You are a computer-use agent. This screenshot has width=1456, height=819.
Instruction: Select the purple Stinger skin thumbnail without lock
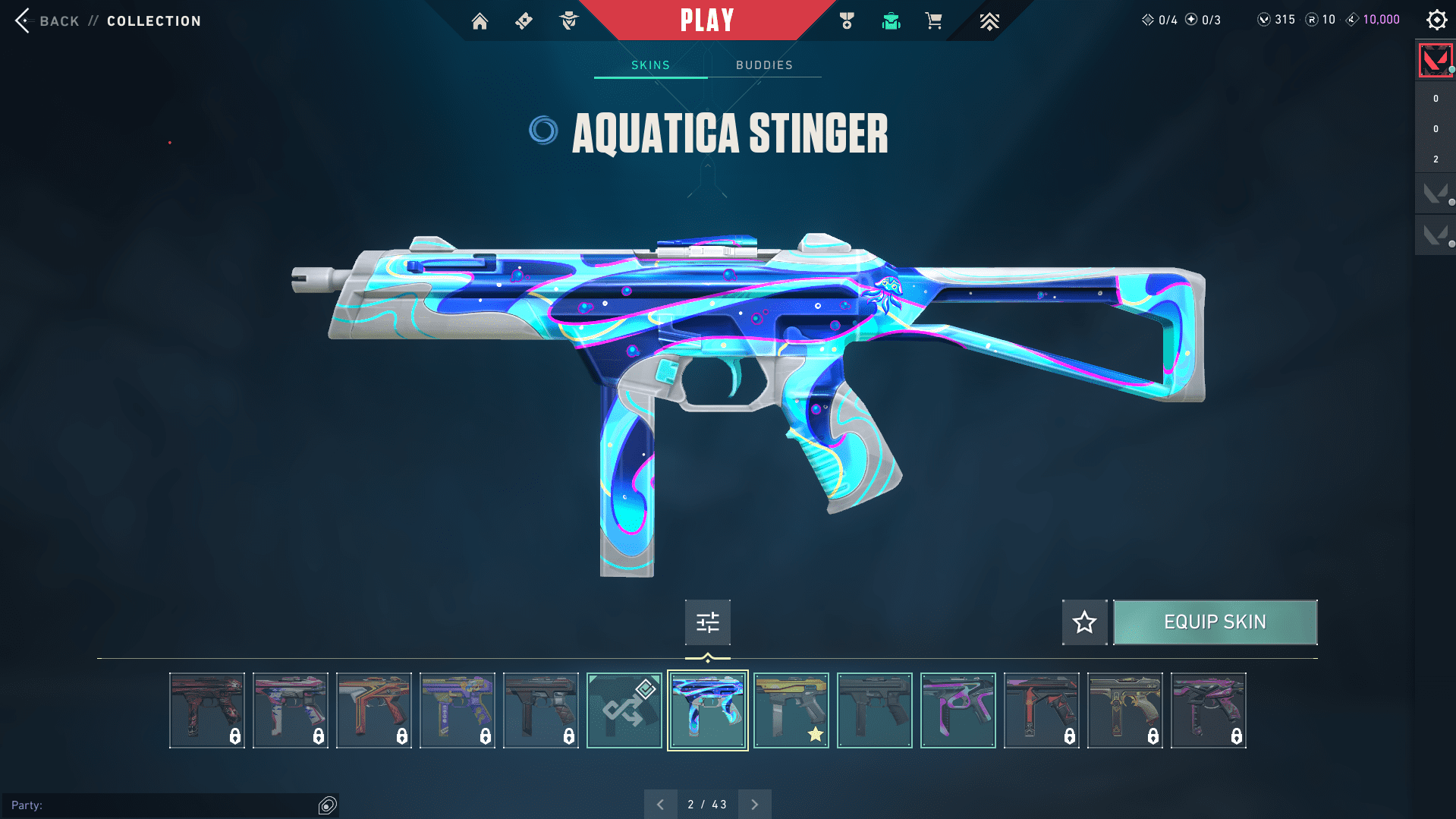pyautogui.click(x=958, y=710)
